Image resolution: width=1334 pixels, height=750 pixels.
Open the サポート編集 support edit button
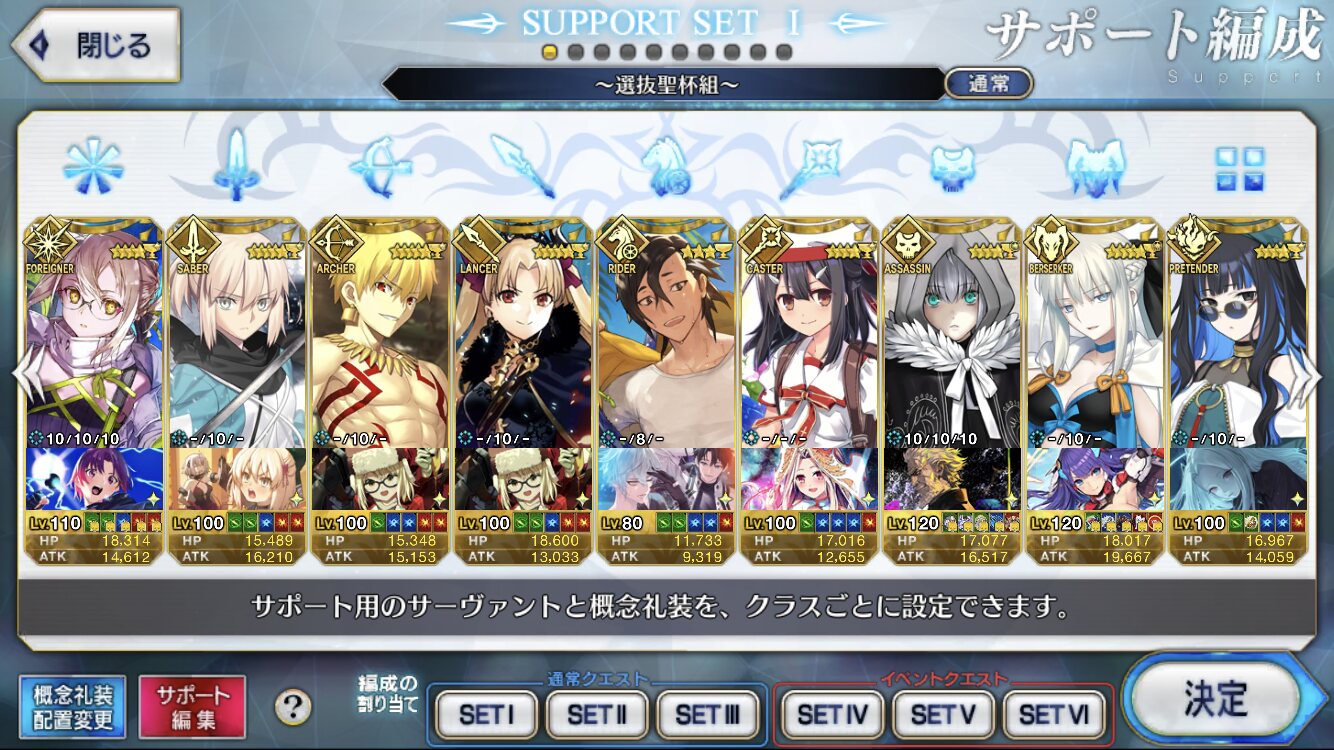[192, 707]
